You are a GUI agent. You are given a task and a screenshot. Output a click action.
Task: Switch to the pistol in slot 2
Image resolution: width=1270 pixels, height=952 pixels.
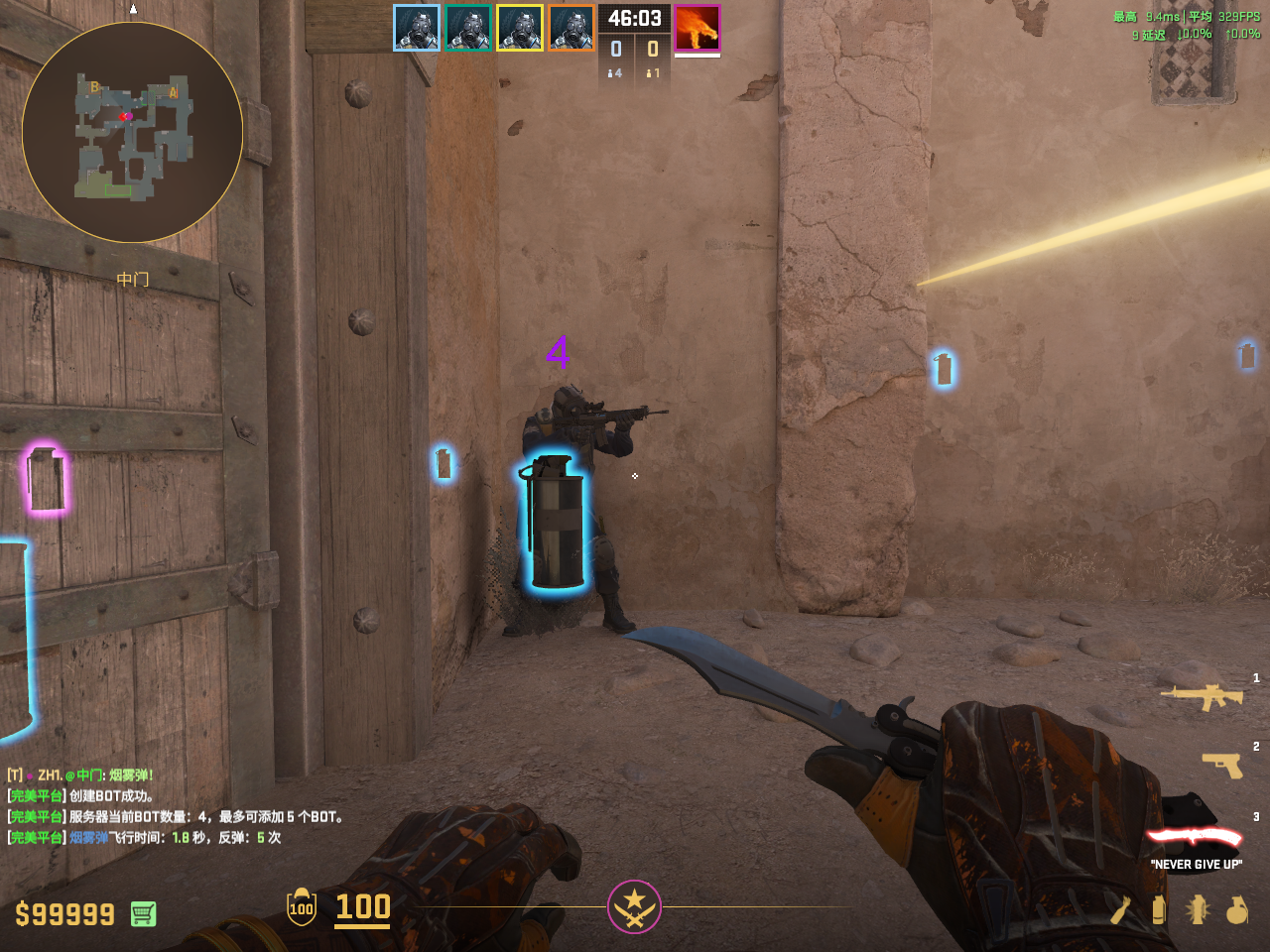tap(1222, 765)
